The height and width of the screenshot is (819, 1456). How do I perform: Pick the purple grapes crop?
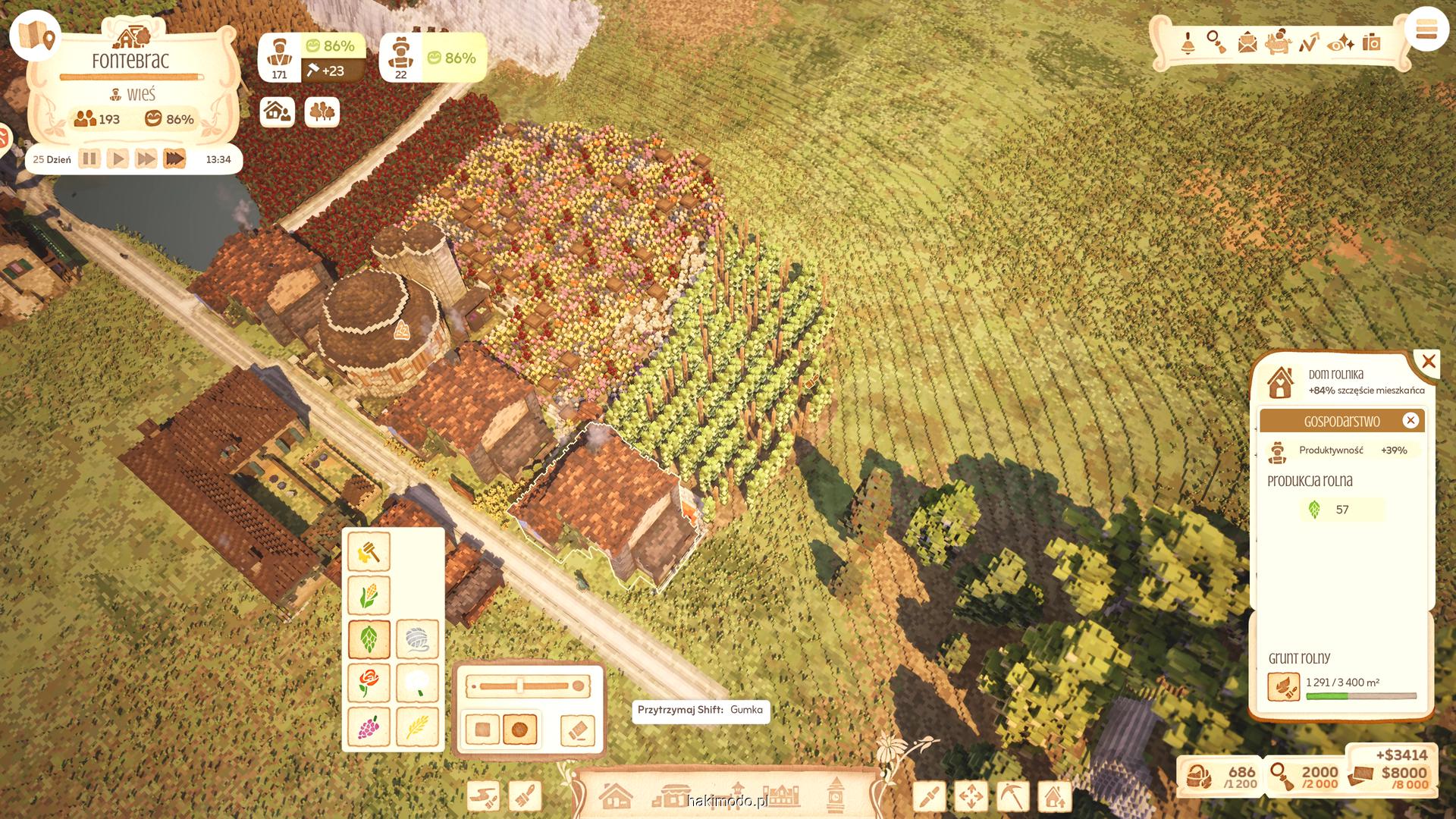369,727
